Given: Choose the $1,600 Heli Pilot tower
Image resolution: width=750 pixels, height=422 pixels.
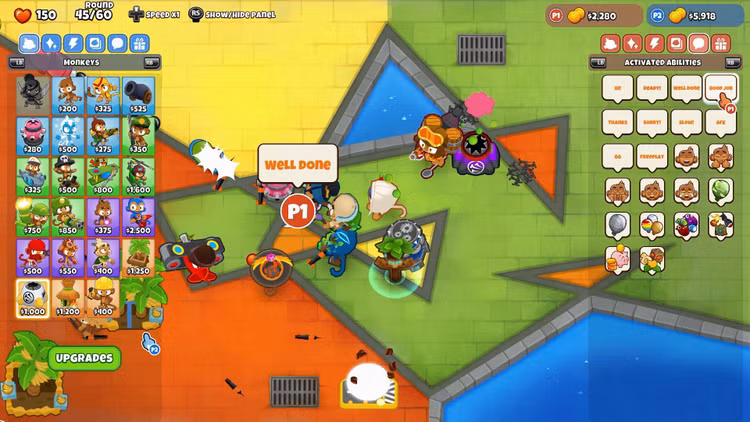Looking at the screenshot, I should [136, 176].
